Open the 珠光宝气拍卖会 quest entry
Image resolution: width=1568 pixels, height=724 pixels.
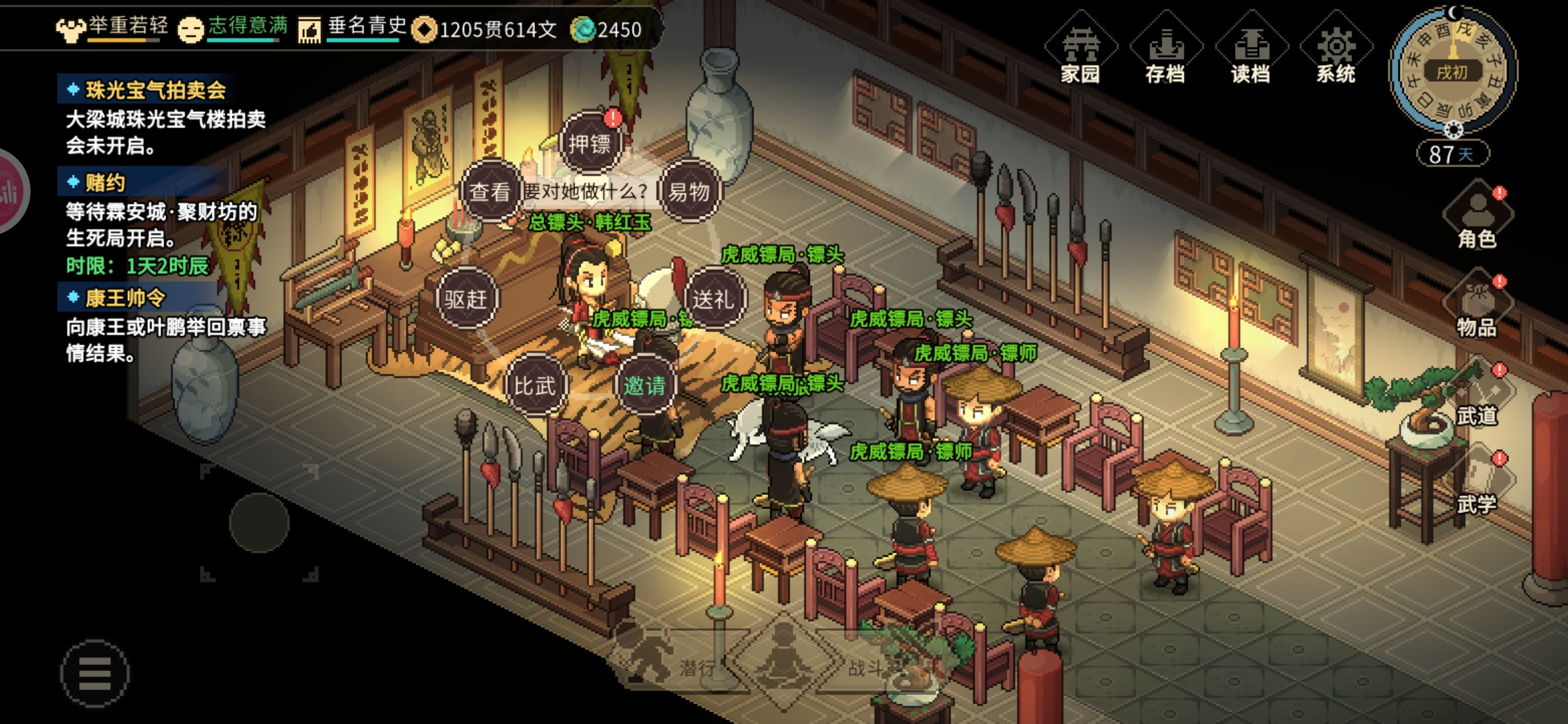pos(155,90)
